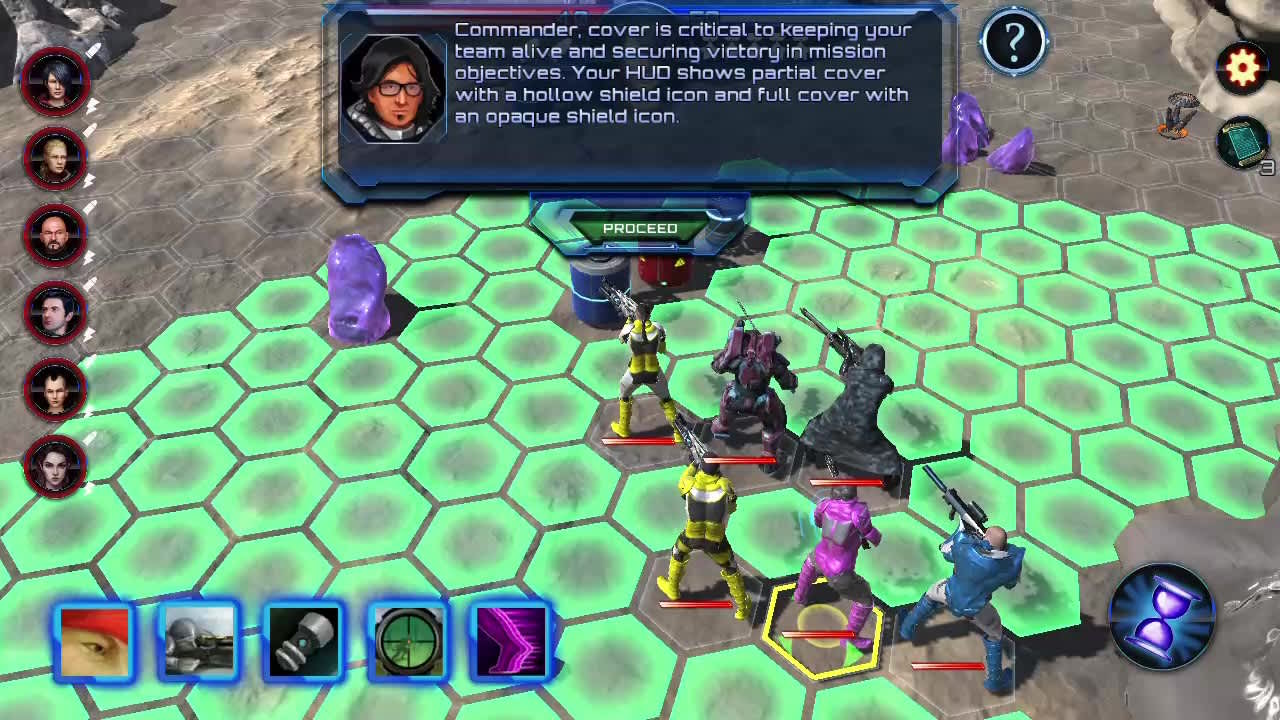The height and width of the screenshot is (720, 1280).
Task: Select the blonde soldier's portrait in the sidebar
Action: [55, 160]
